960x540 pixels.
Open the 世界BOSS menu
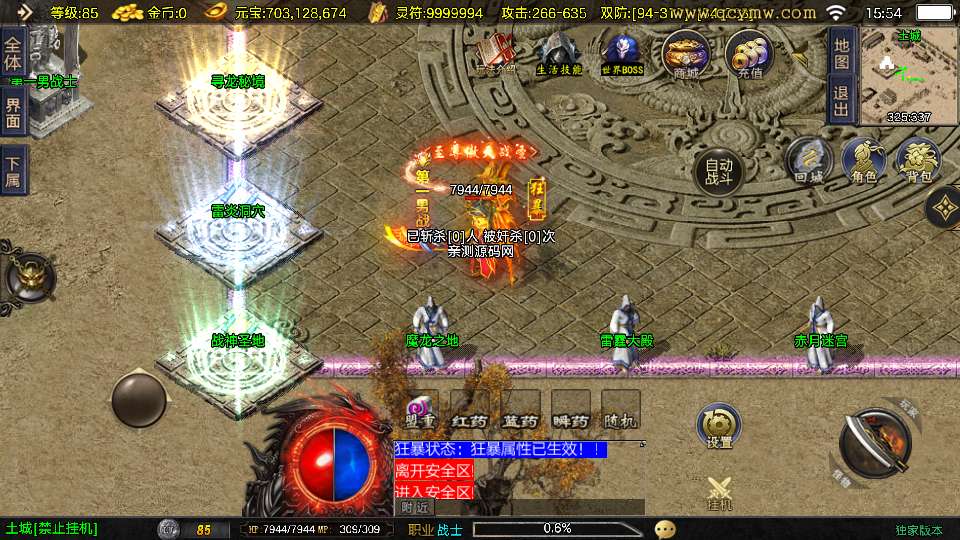[x=622, y=54]
